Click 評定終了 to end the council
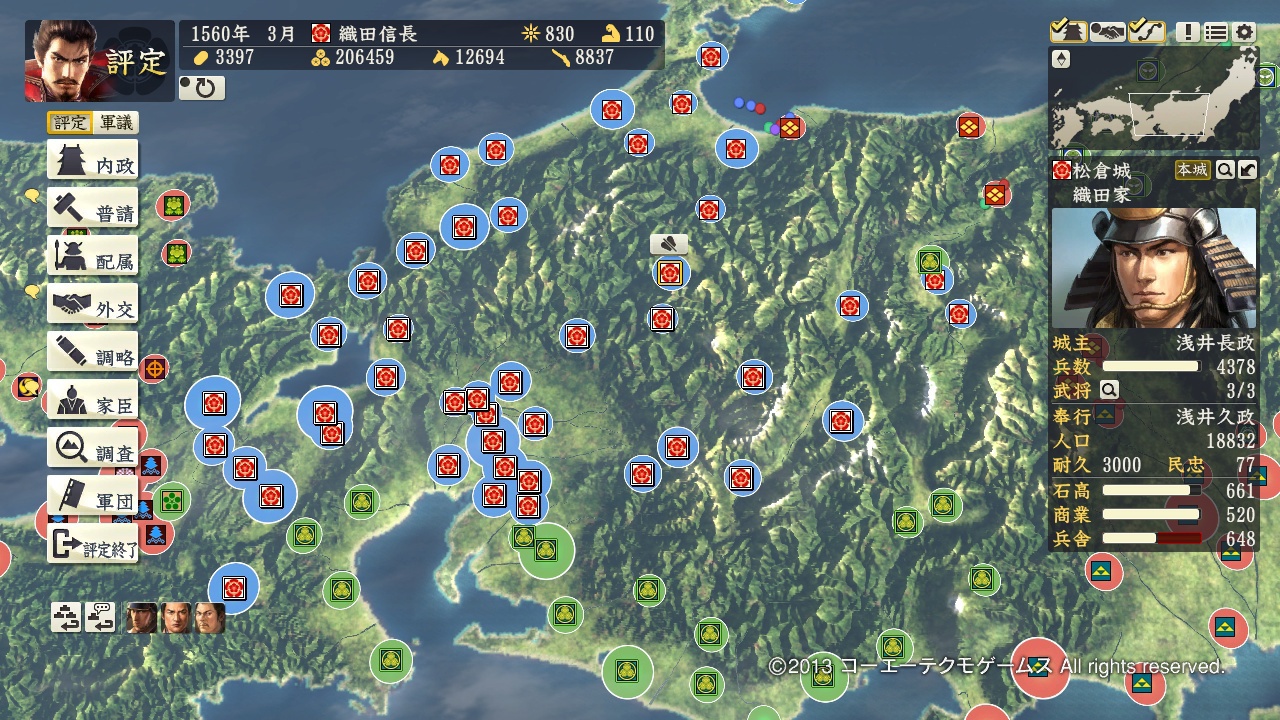The width and height of the screenshot is (1280, 720). (x=93, y=546)
